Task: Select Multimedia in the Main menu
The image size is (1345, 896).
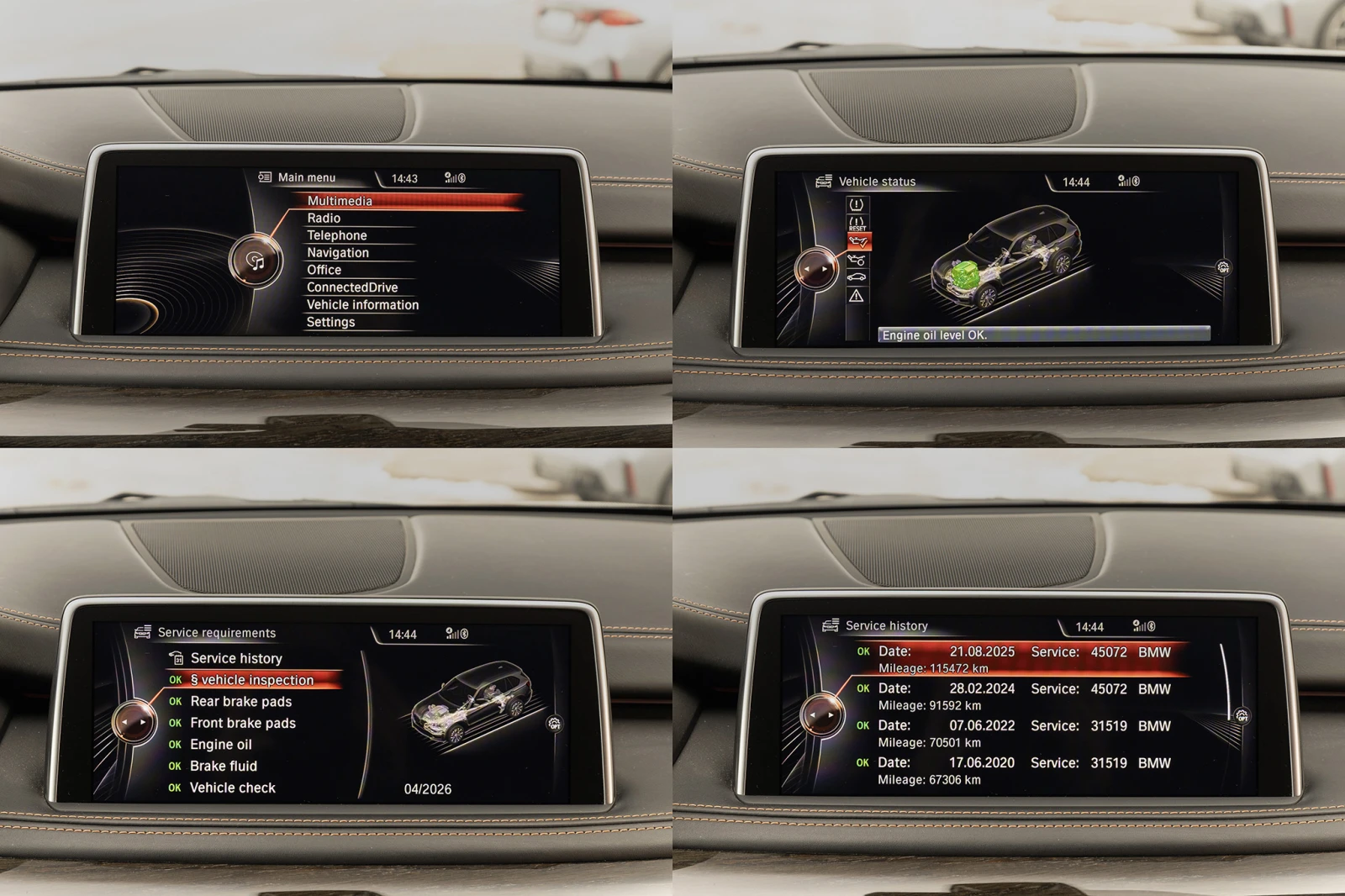Action: 340,201
